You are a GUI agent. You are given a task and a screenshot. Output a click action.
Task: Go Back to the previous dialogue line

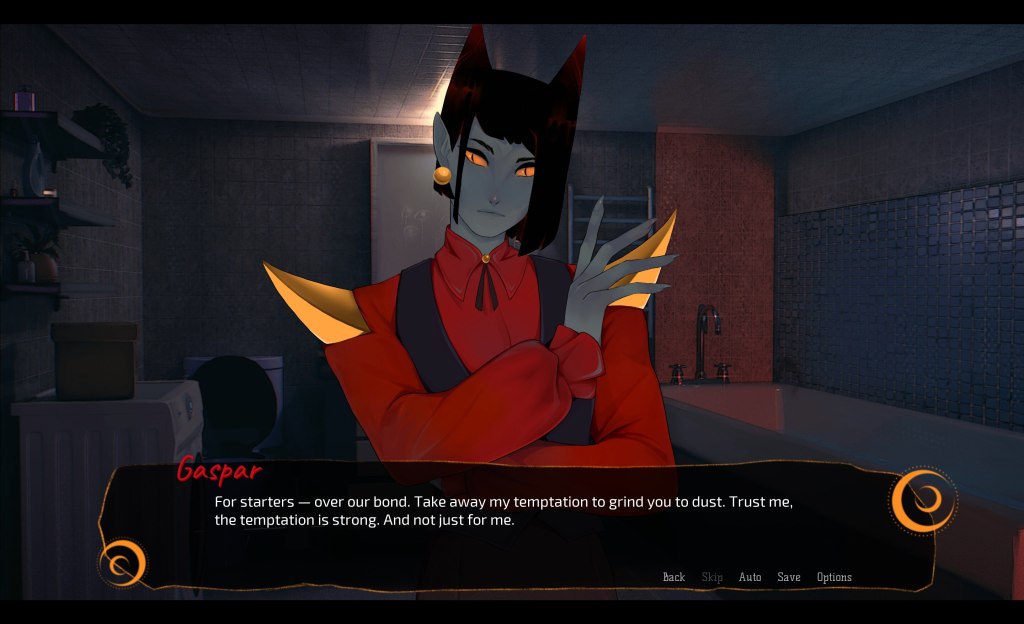(674, 577)
